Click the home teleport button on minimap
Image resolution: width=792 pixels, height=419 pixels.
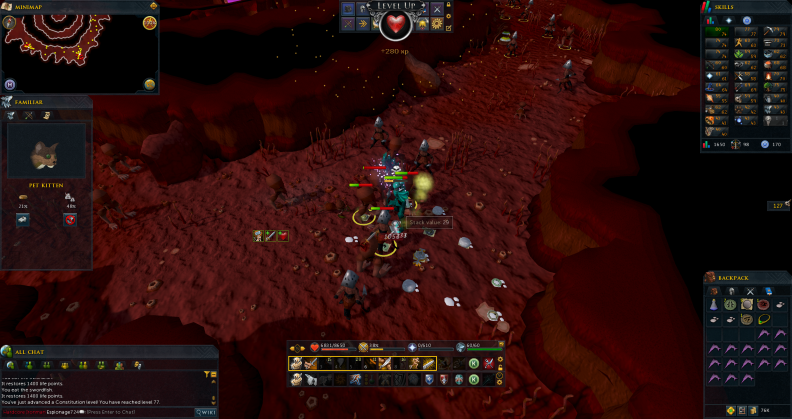coord(10,84)
